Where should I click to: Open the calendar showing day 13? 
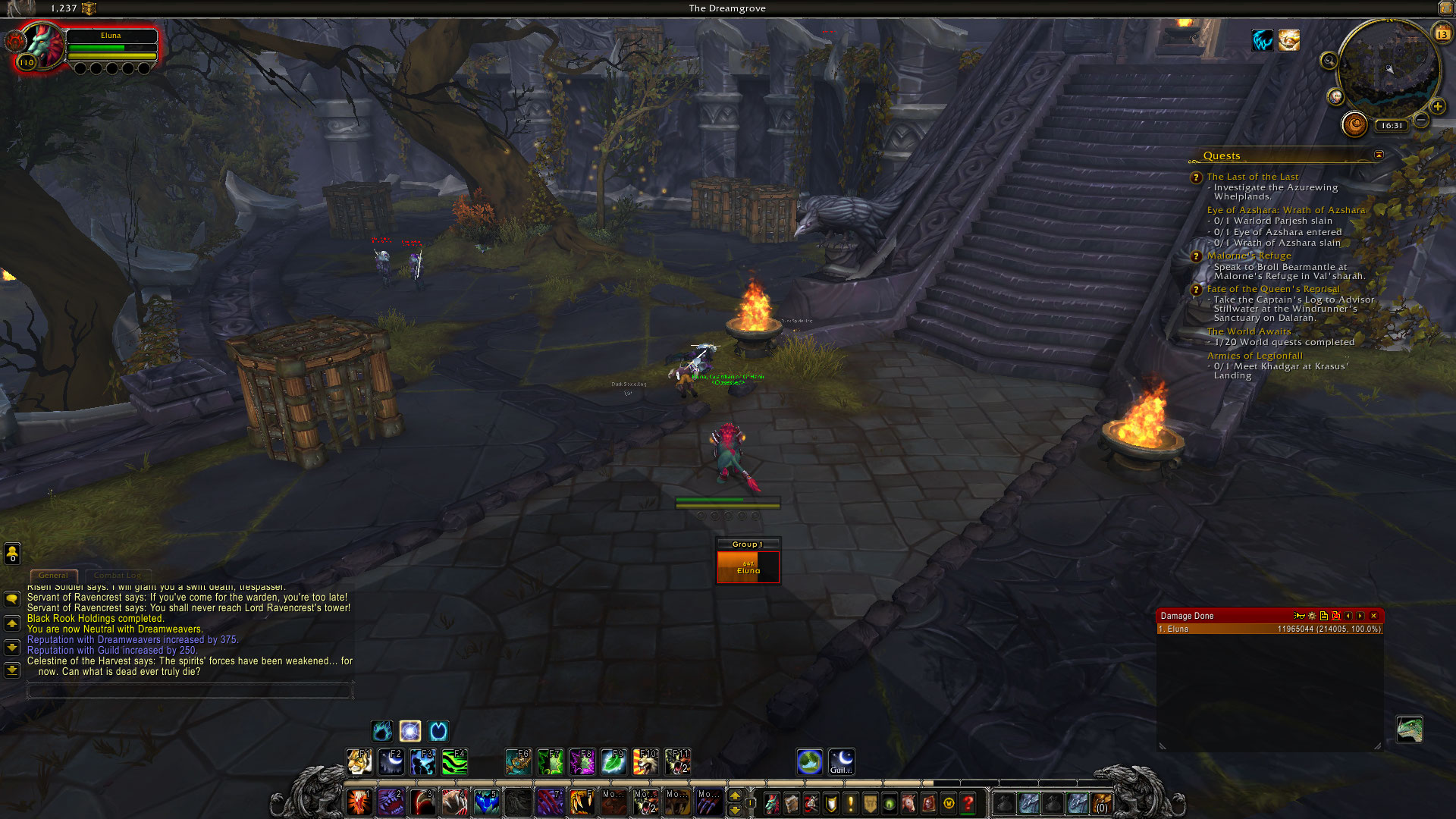click(1442, 33)
